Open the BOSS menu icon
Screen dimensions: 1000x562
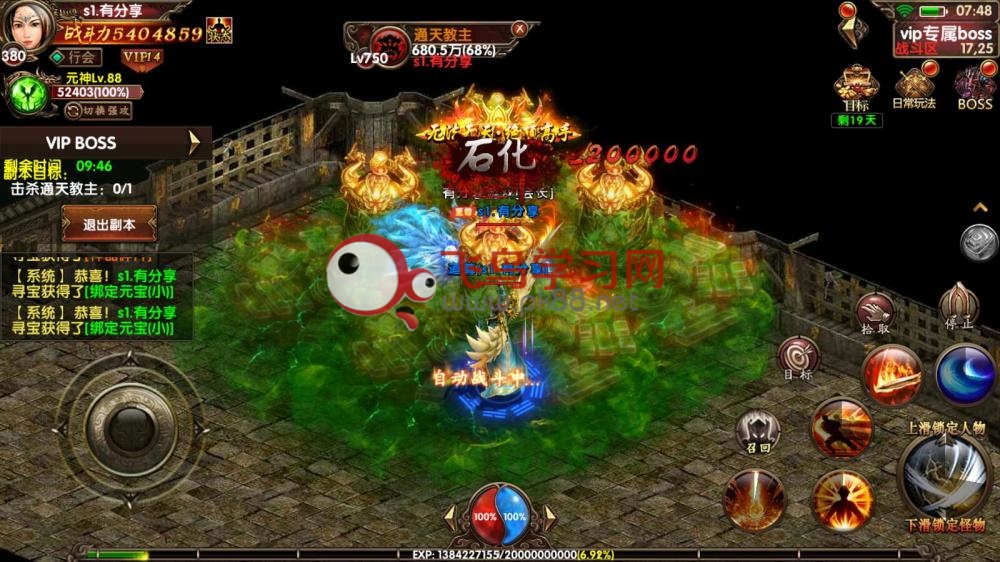point(974,84)
